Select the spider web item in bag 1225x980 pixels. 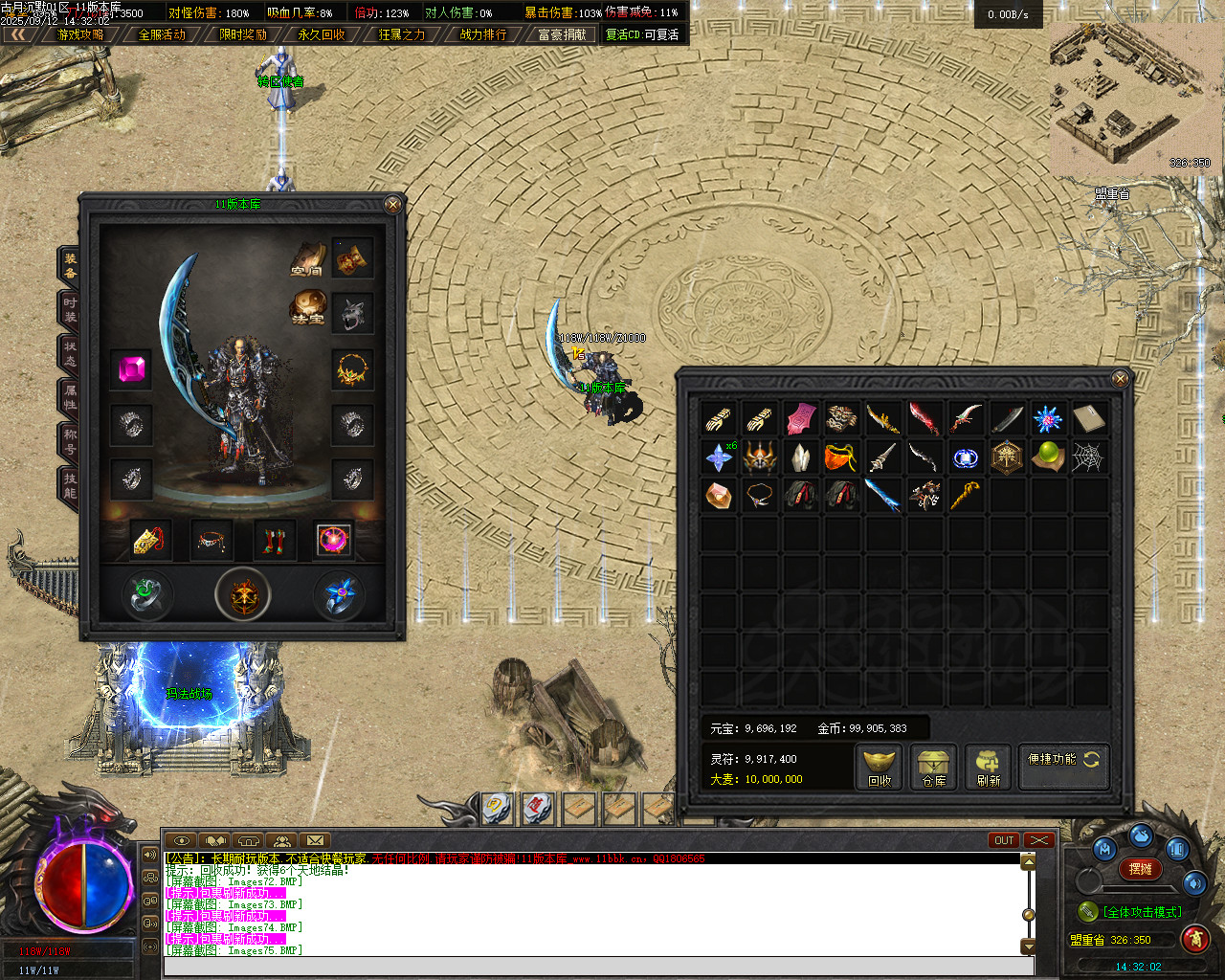pyautogui.click(x=1088, y=457)
